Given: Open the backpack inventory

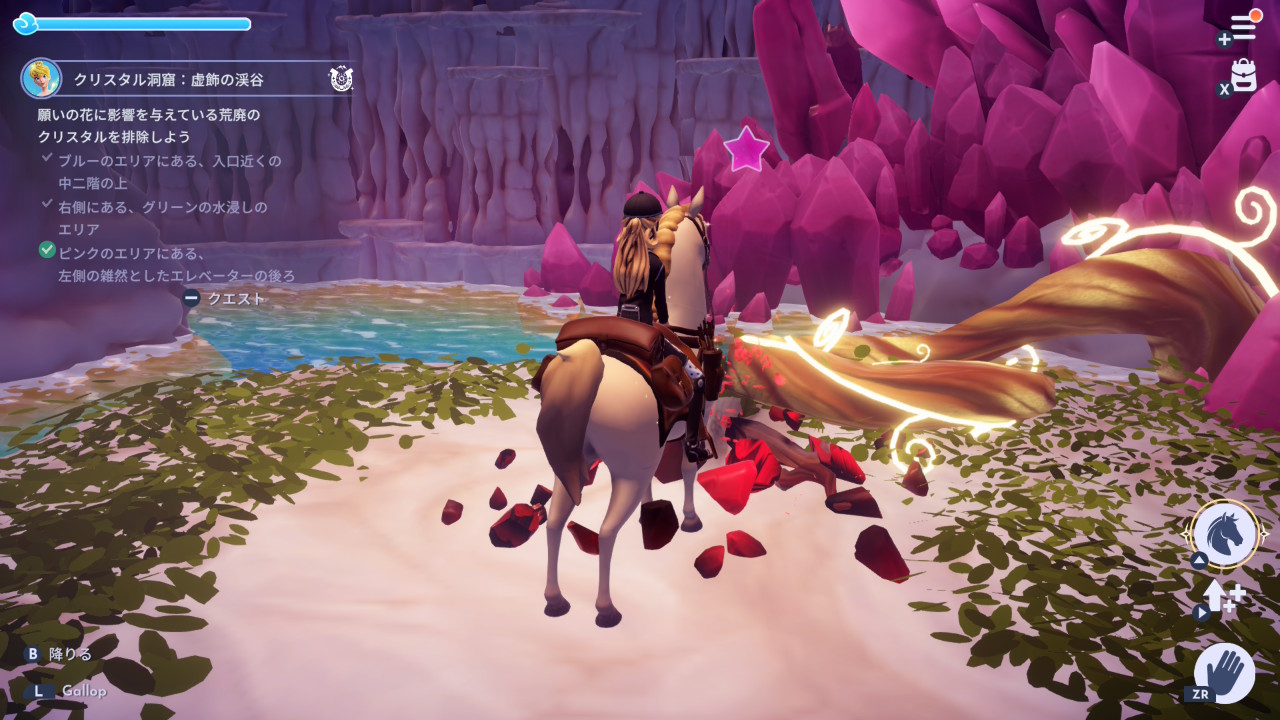Looking at the screenshot, I should pyautogui.click(x=1243, y=75).
